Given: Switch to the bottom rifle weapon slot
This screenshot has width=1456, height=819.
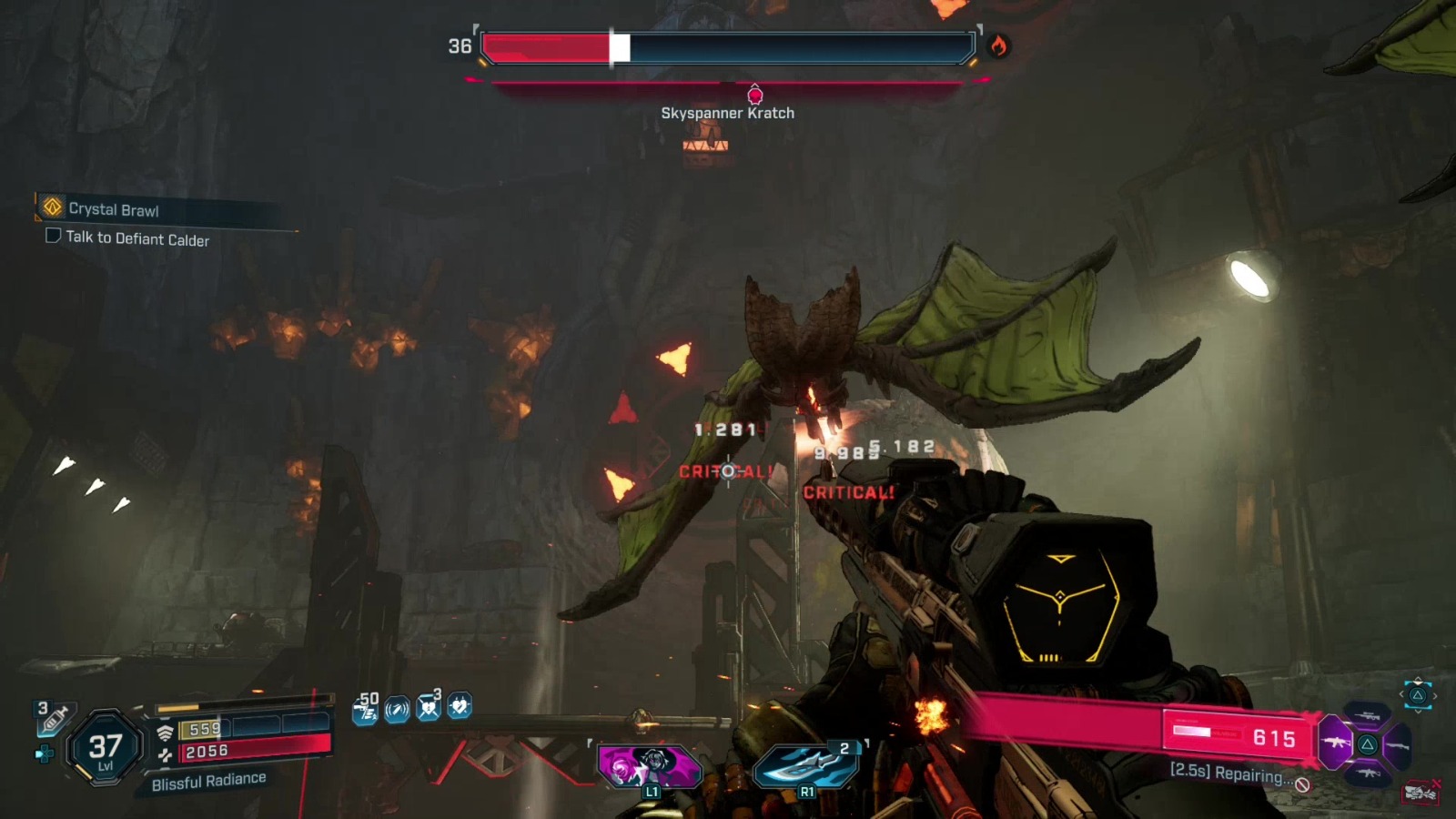Looking at the screenshot, I should coord(1368,773).
